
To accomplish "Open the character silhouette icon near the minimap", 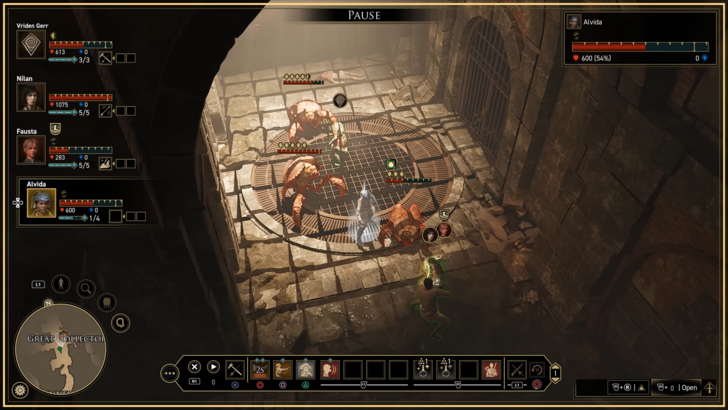I will click(x=61, y=284).
